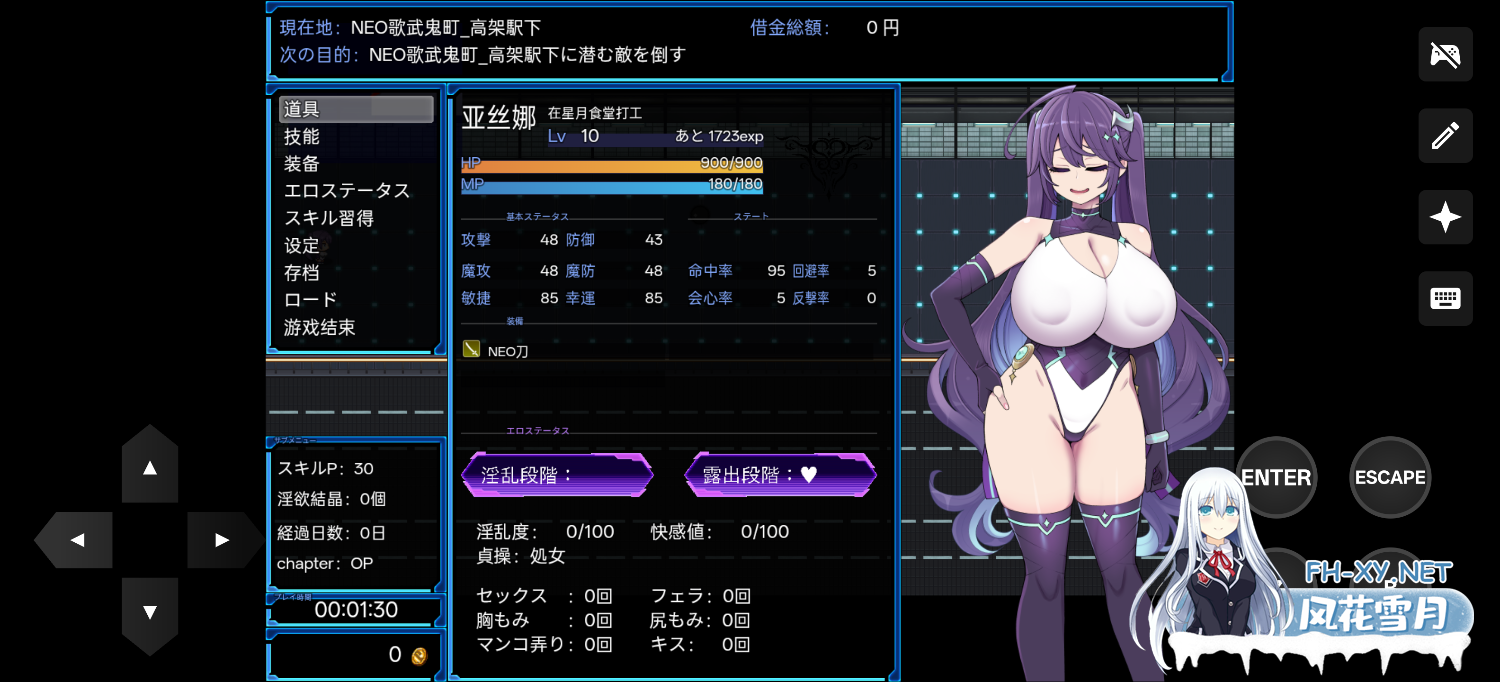Toggle the crossed-out gamepad icon
Screen dimensions: 1500x682
tap(1445, 54)
